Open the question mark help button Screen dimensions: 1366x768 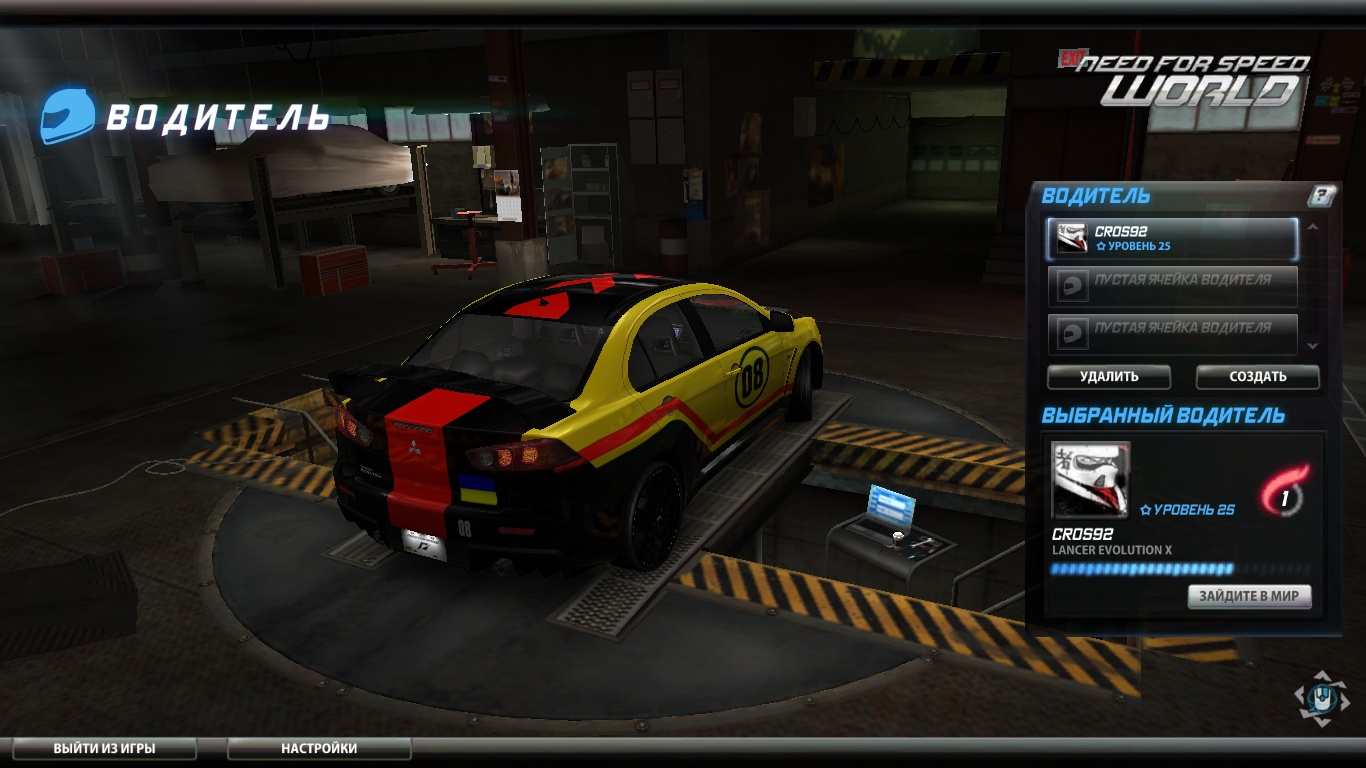pyautogui.click(x=1322, y=196)
